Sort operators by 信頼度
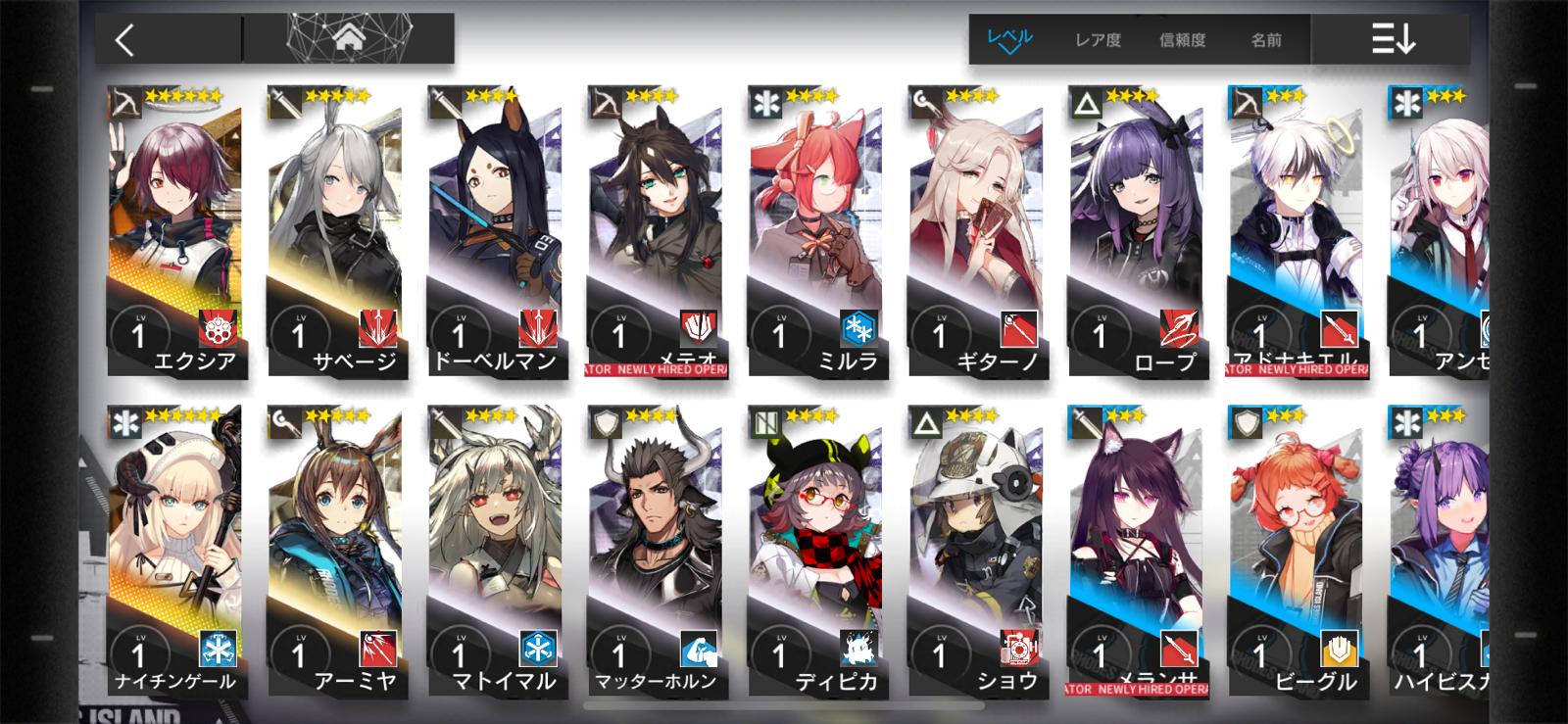The width and height of the screenshot is (1568, 724). 1182,40
